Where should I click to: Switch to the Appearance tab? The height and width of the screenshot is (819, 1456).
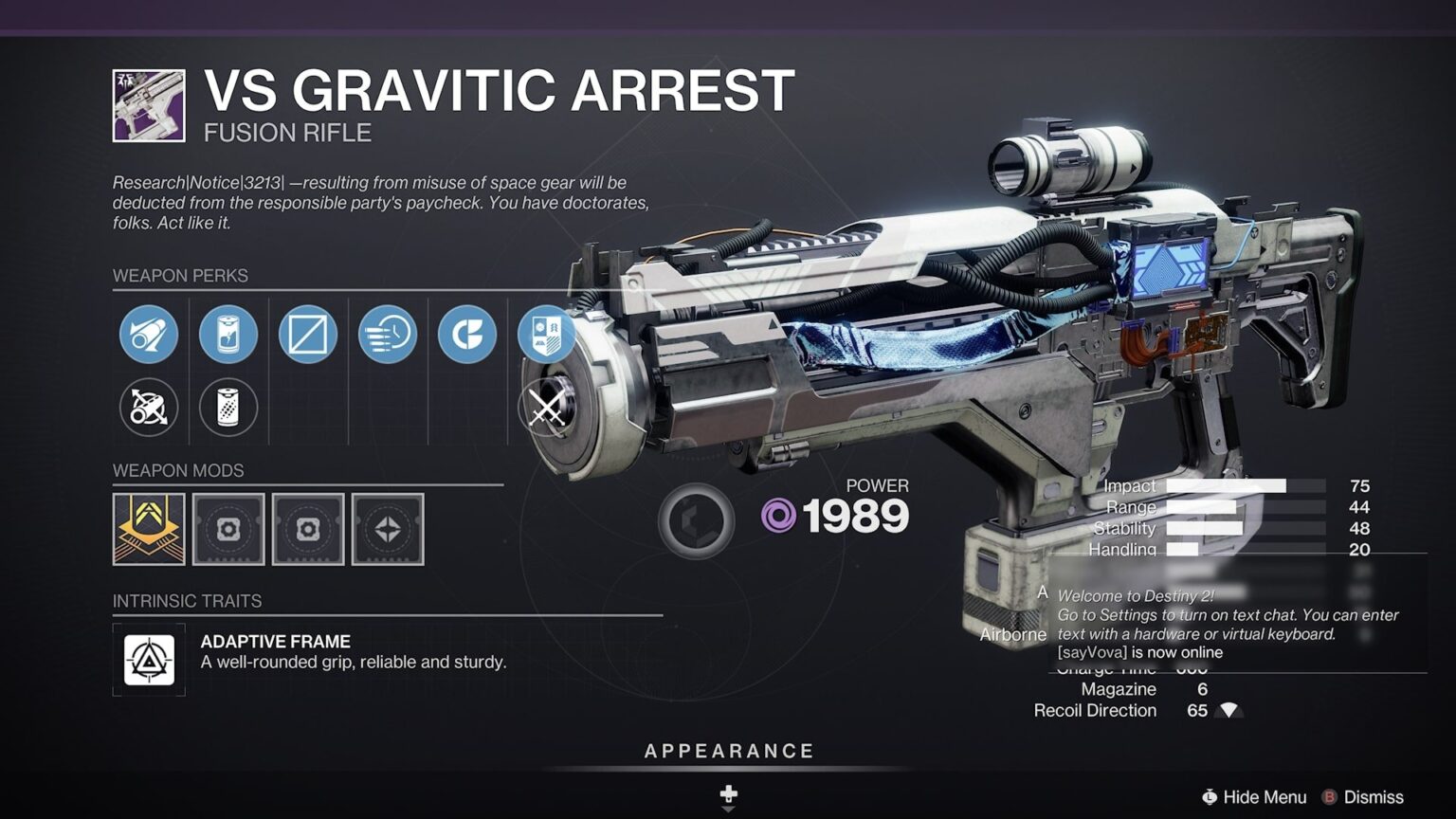point(728,750)
